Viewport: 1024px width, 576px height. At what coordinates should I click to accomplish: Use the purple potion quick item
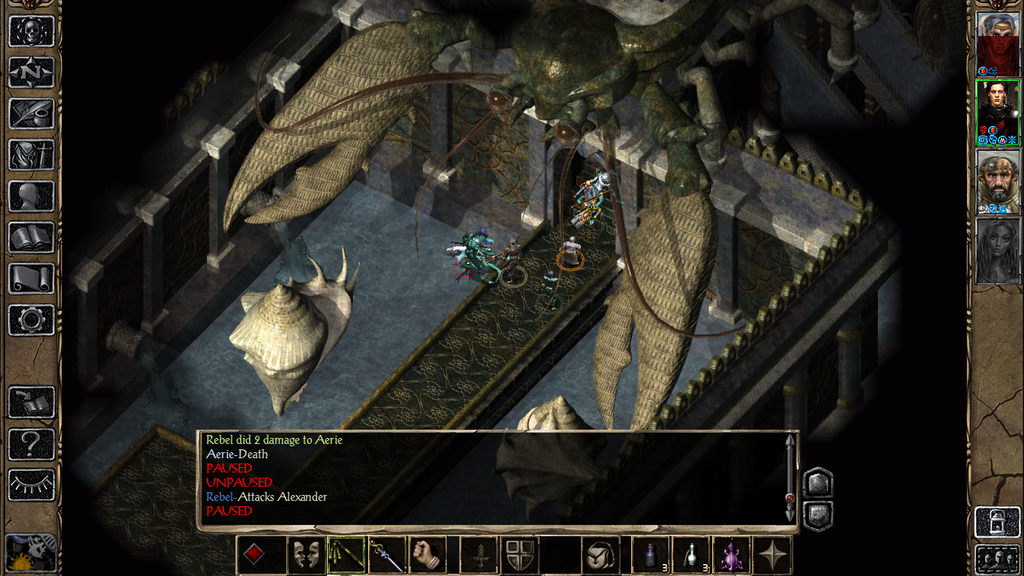tap(731, 554)
